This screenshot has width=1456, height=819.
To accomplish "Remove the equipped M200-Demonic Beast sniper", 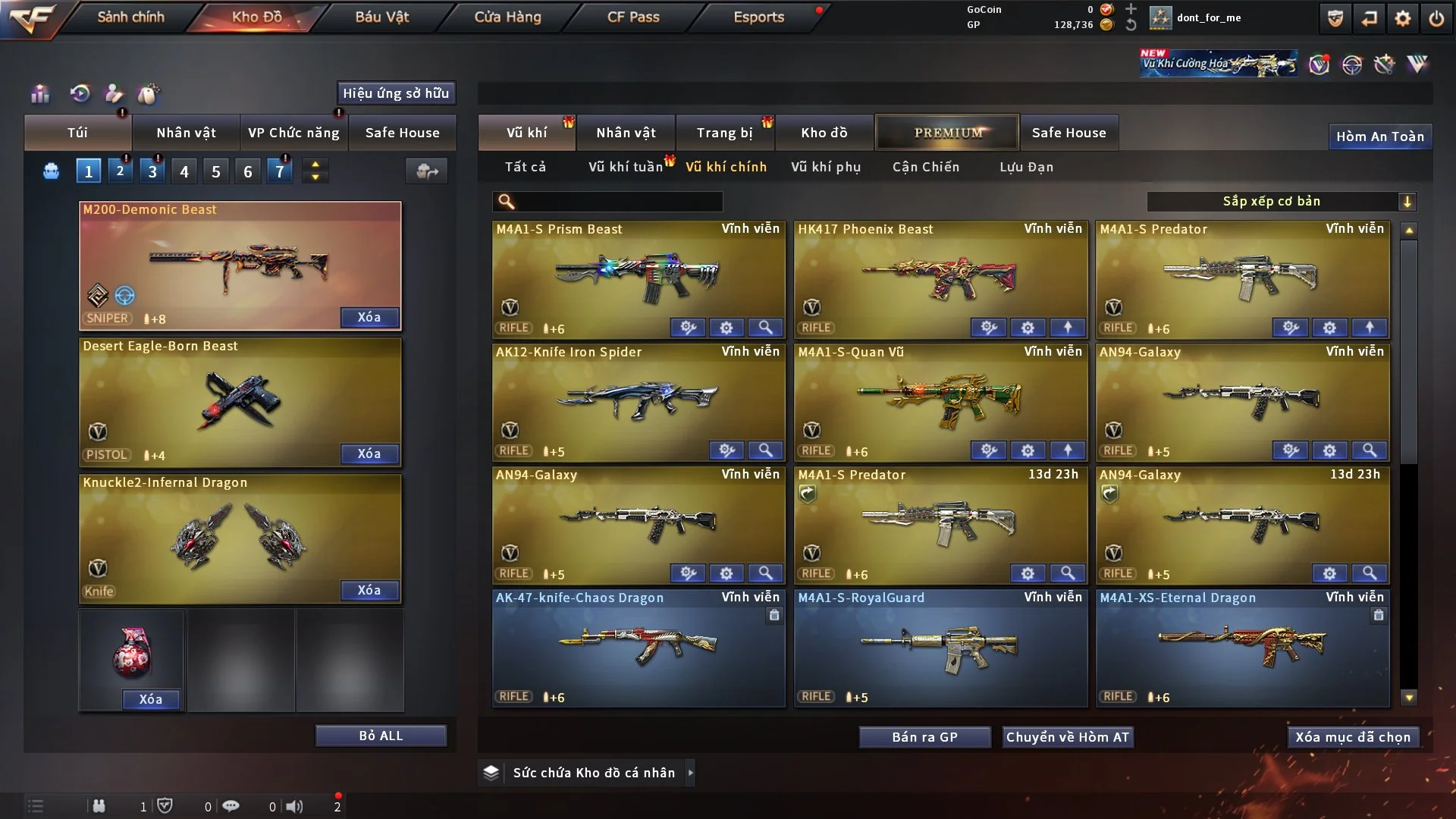I will pyautogui.click(x=369, y=317).
